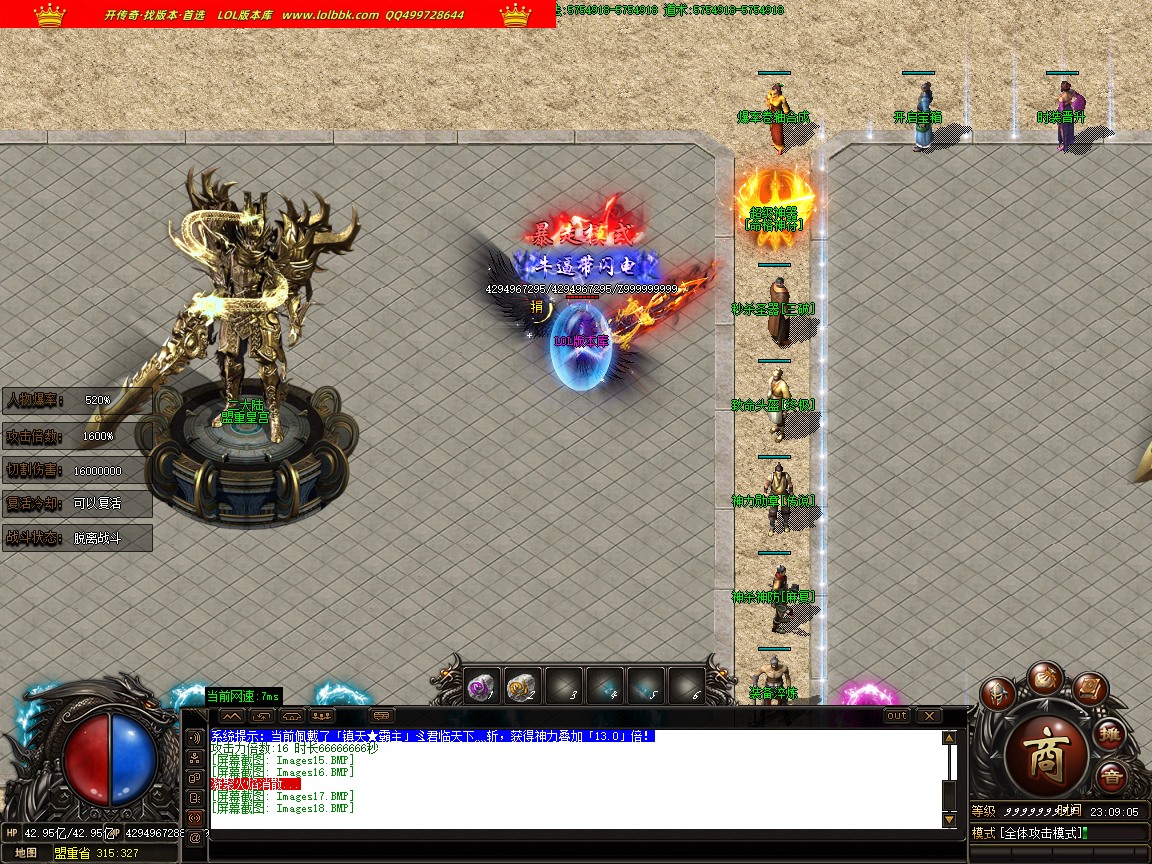Toggle the sound-wave chat filter button

[194, 737]
